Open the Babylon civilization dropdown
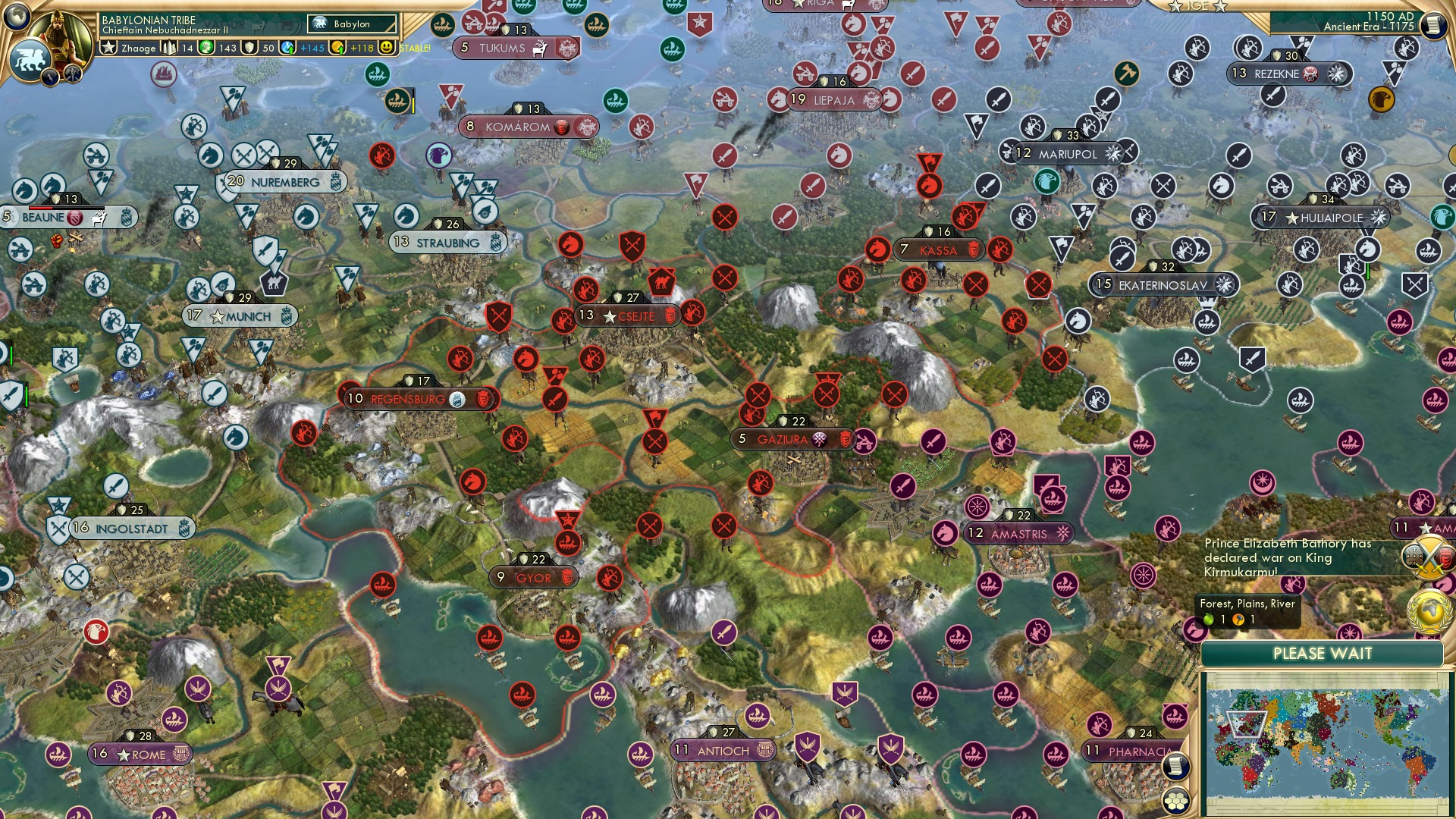Image resolution: width=1456 pixels, height=819 pixels. (351, 24)
